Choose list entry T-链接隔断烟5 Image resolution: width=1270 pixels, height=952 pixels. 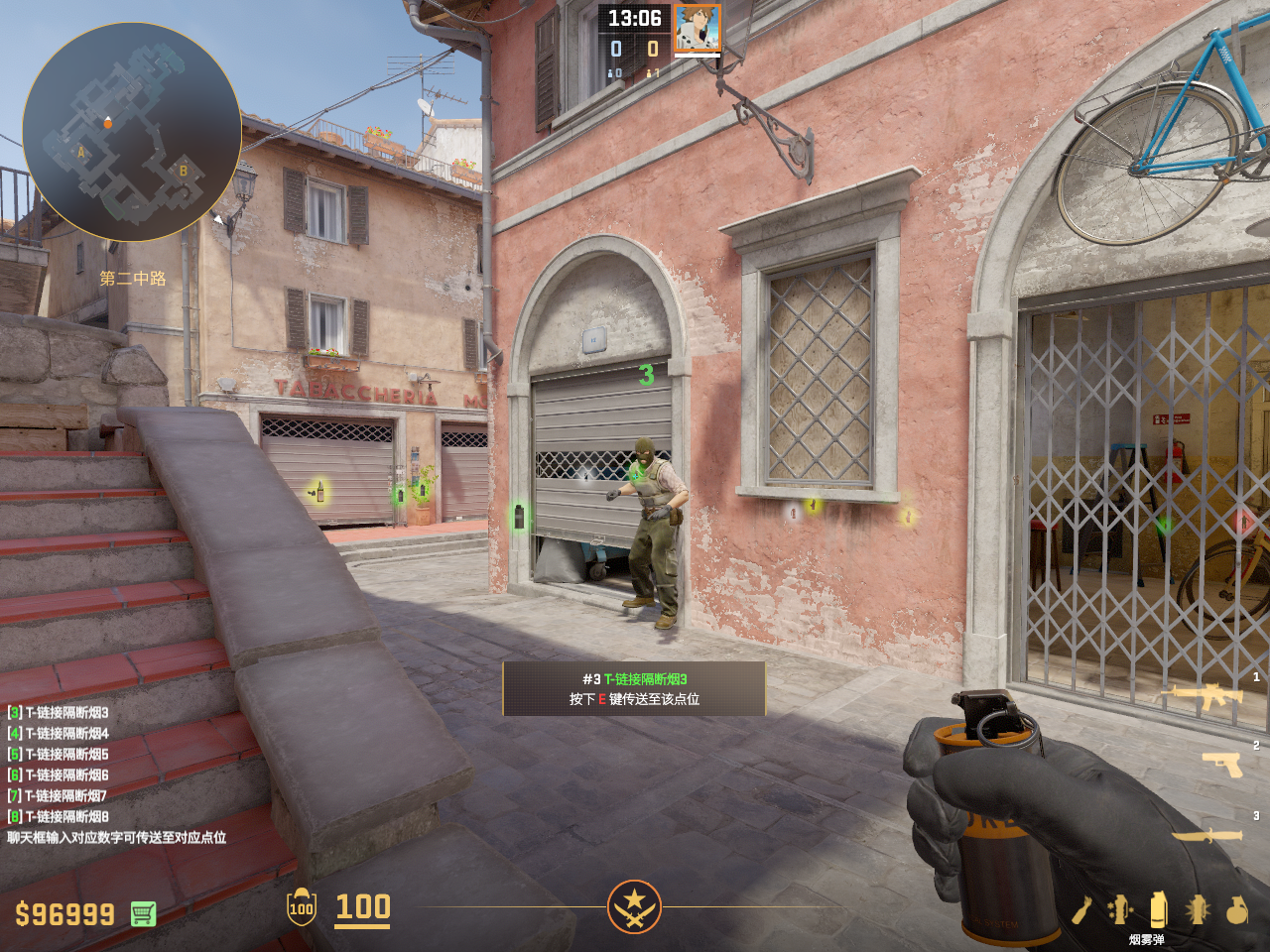[59, 754]
